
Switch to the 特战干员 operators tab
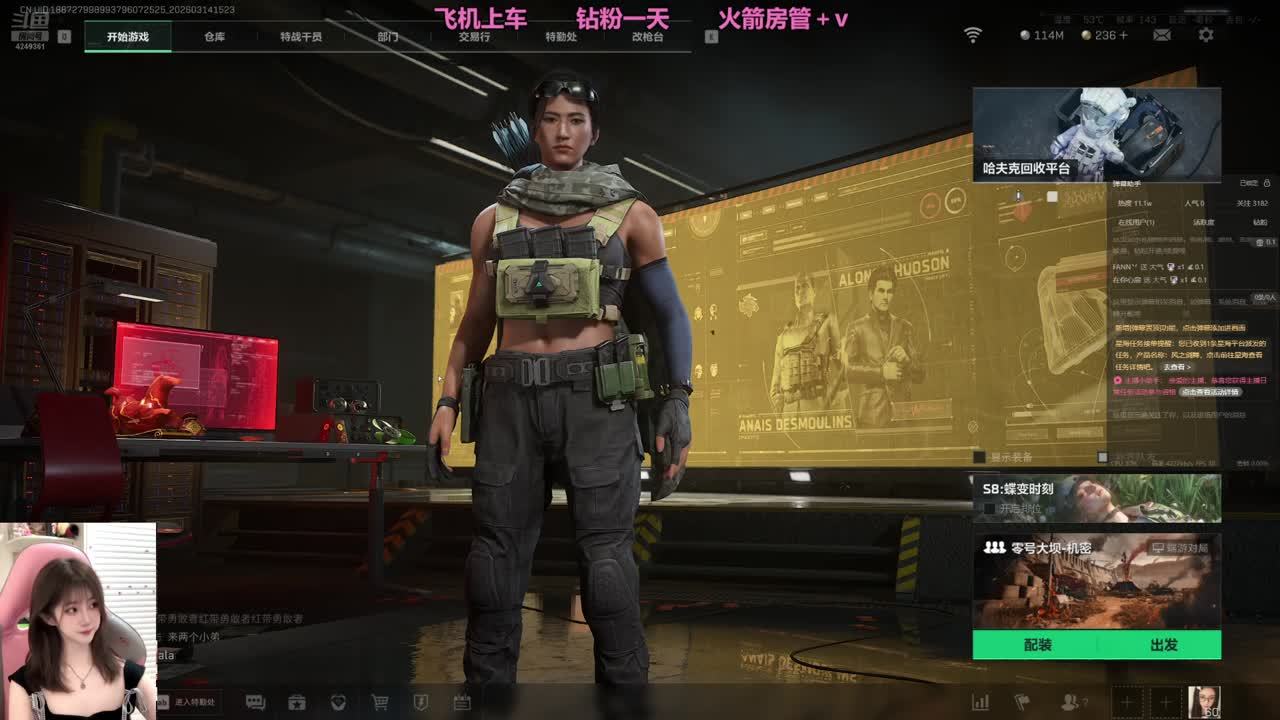(x=301, y=37)
